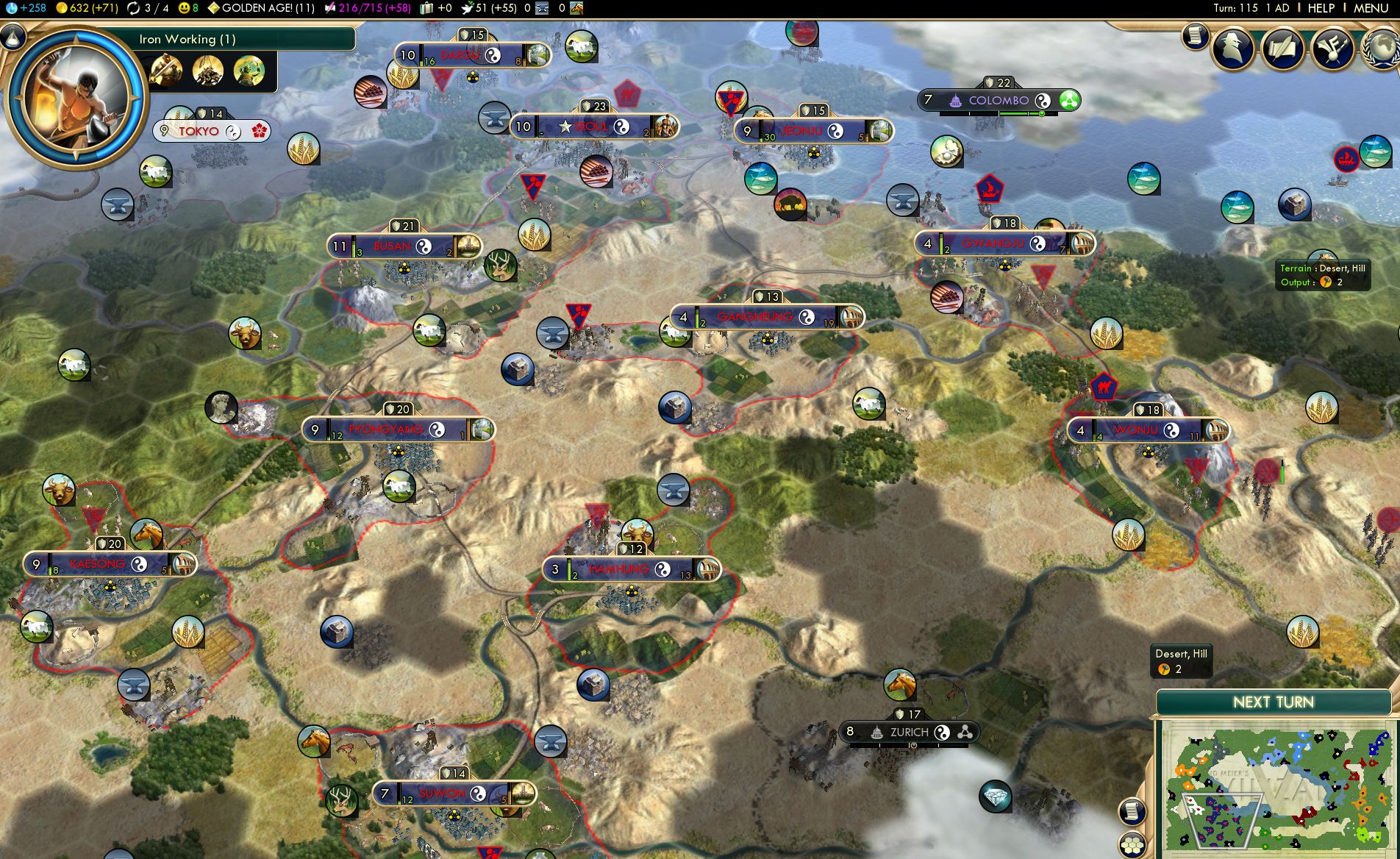The width and height of the screenshot is (1400, 859).
Task: Open the scroll-and-quill social policies button
Action: coord(1282,49)
